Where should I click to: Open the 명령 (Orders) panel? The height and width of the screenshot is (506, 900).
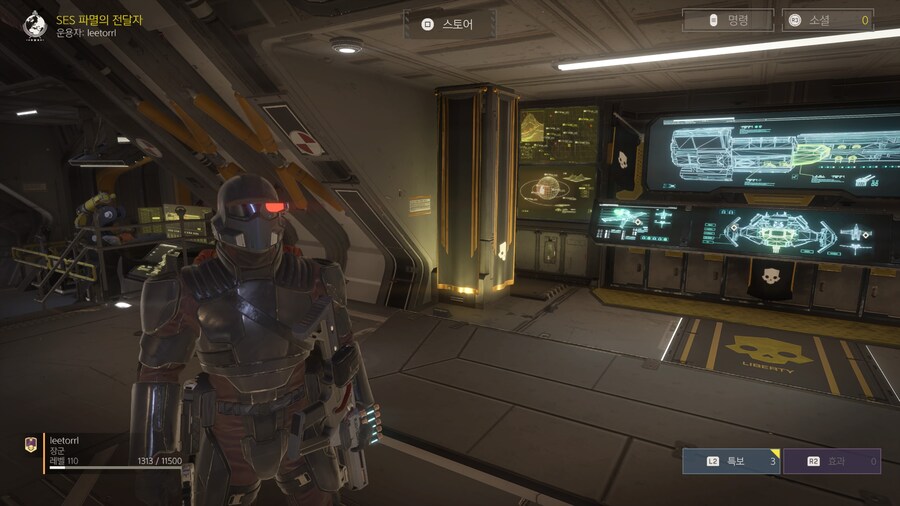(x=728, y=20)
